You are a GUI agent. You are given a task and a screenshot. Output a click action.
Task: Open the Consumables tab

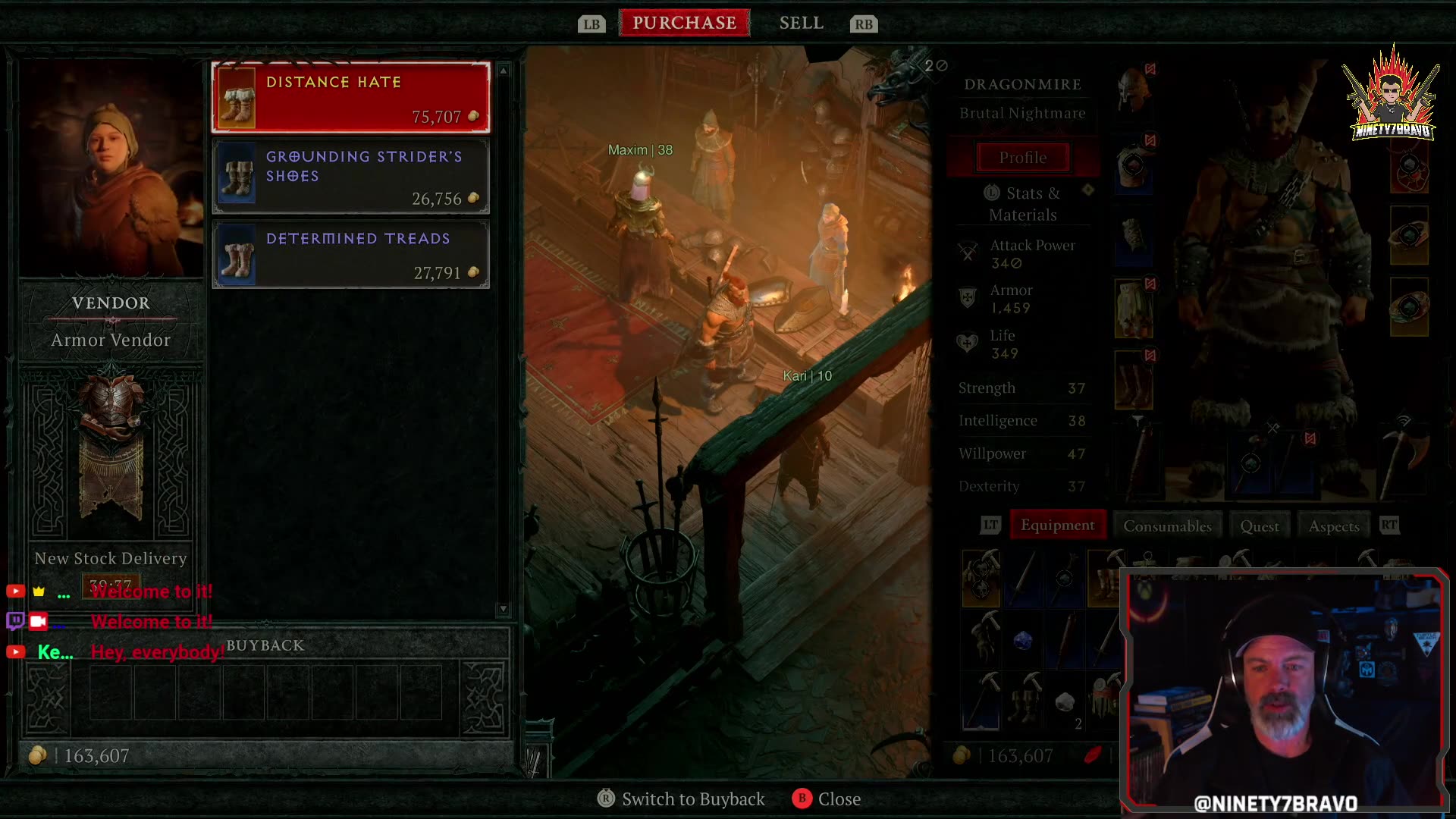[x=1167, y=525]
